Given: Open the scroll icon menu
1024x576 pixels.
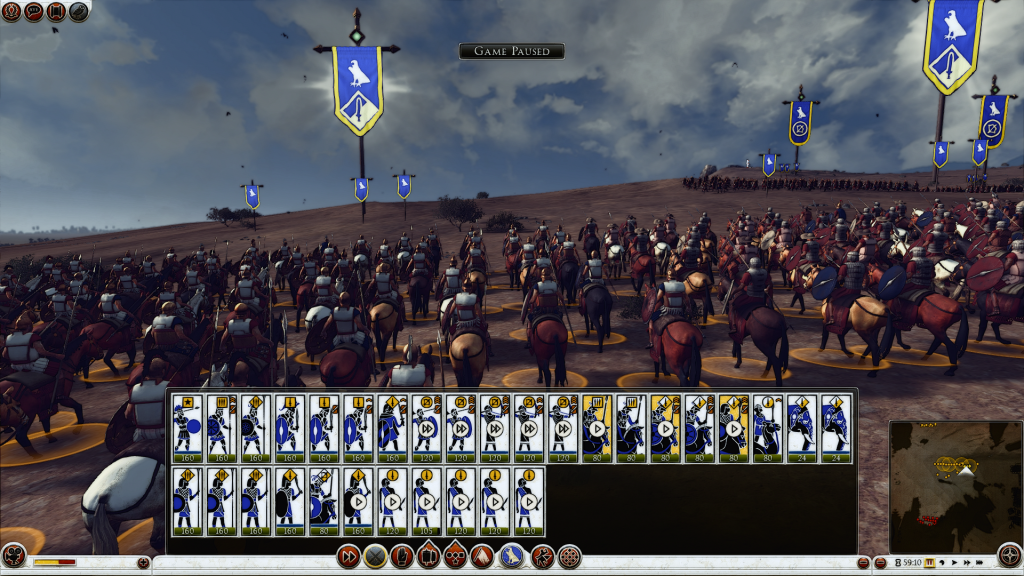Looking at the screenshot, I should [55, 12].
